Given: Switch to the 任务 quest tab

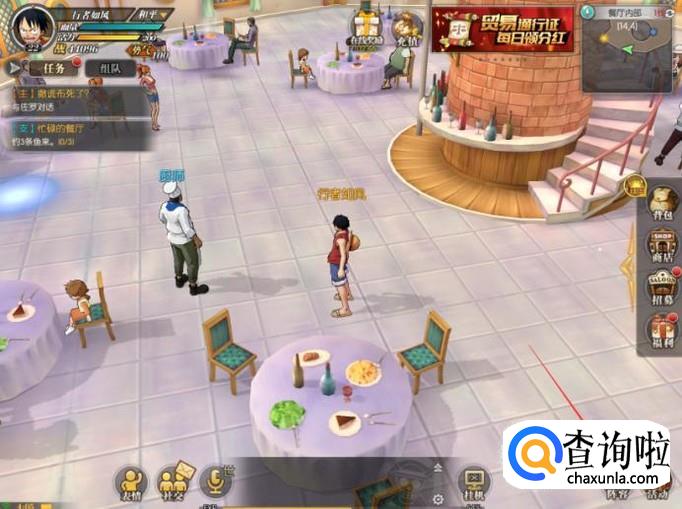Looking at the screenshot, I should pos(50,68).
